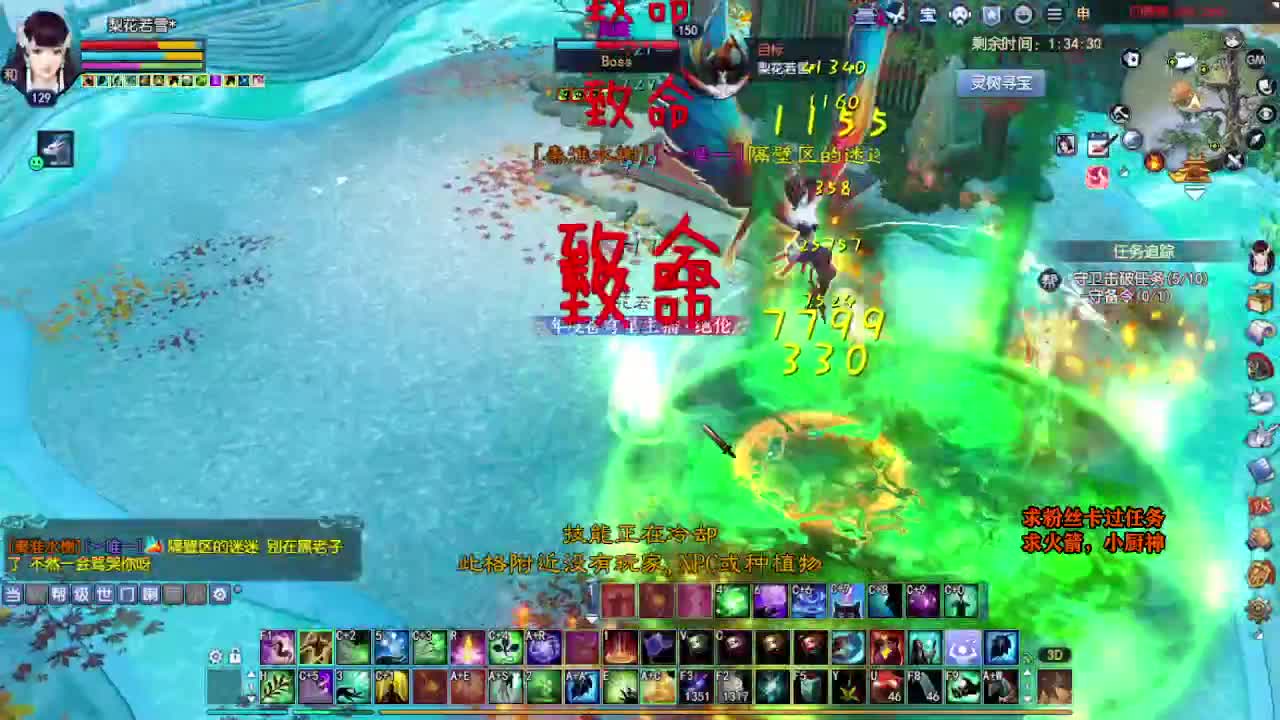Collapse hotbar with the down arrow

tap(250, 698)
